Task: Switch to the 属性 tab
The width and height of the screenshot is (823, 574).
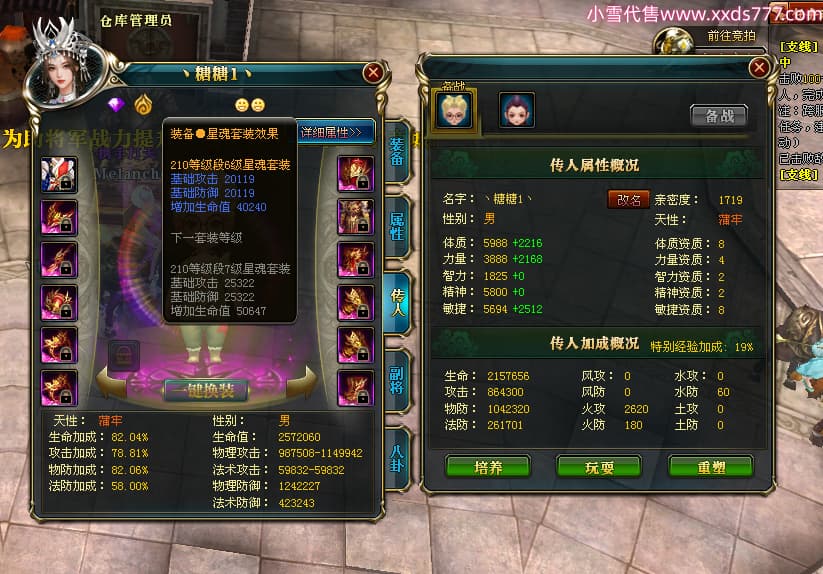Action: (x=396, y=228)
